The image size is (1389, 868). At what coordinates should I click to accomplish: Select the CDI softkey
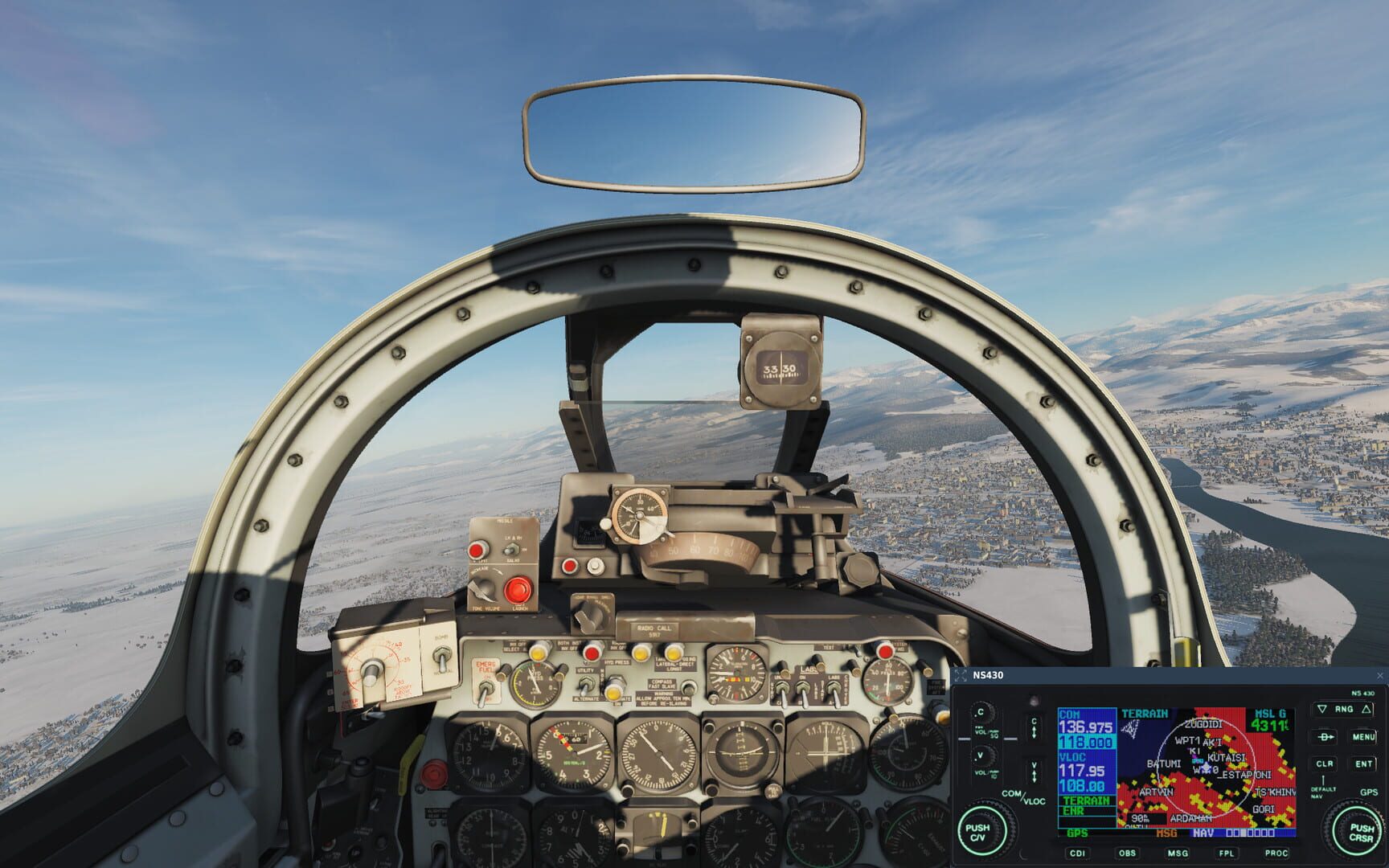[x=1077, y=853]
